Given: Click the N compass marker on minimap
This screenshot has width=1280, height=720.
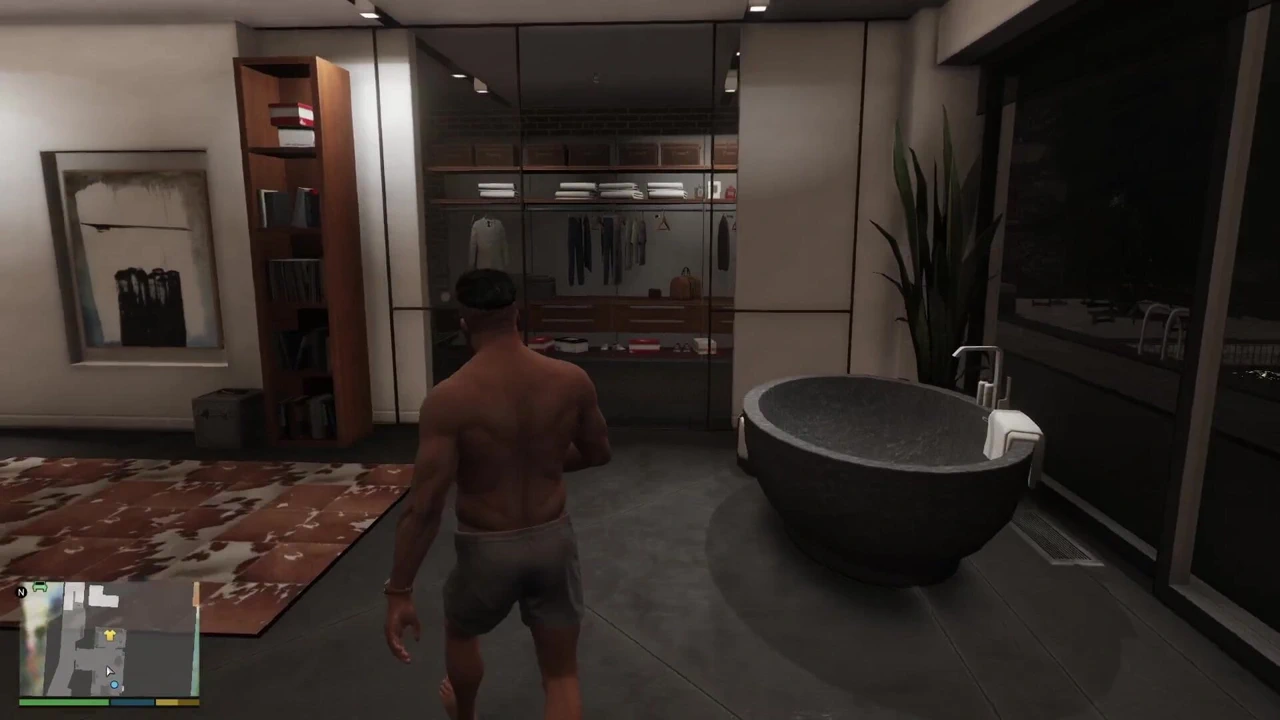Looking at the screenshot, I should click(x=22, y=592).
